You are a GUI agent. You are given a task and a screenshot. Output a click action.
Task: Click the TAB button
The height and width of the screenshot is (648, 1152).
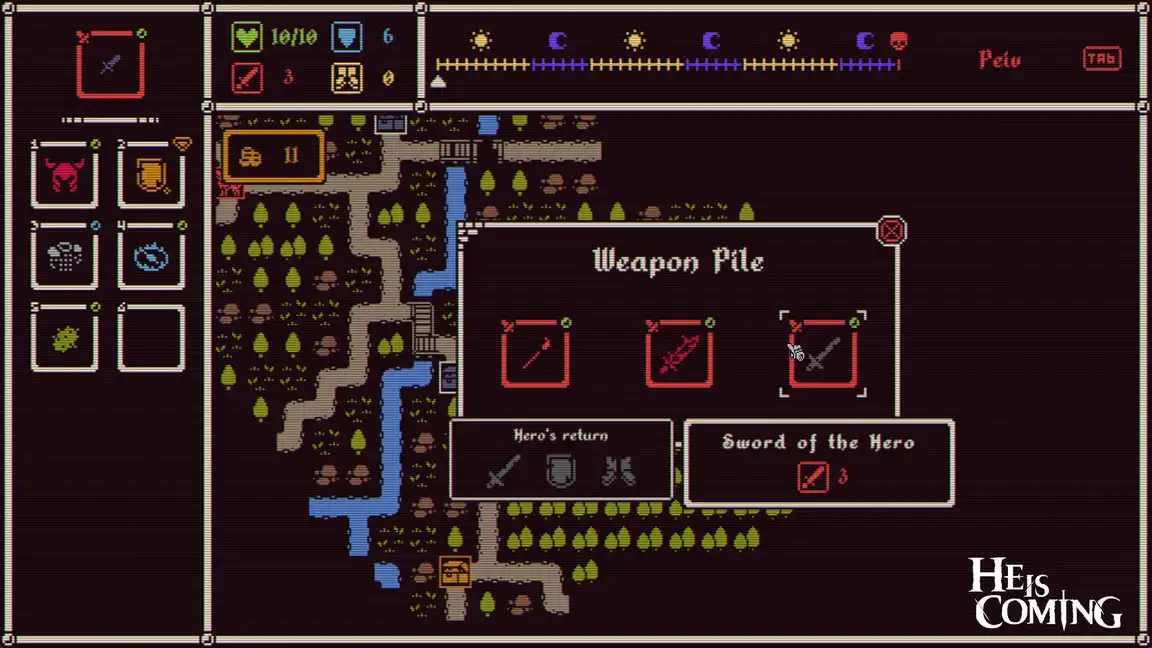click(x=1101, y=59)
